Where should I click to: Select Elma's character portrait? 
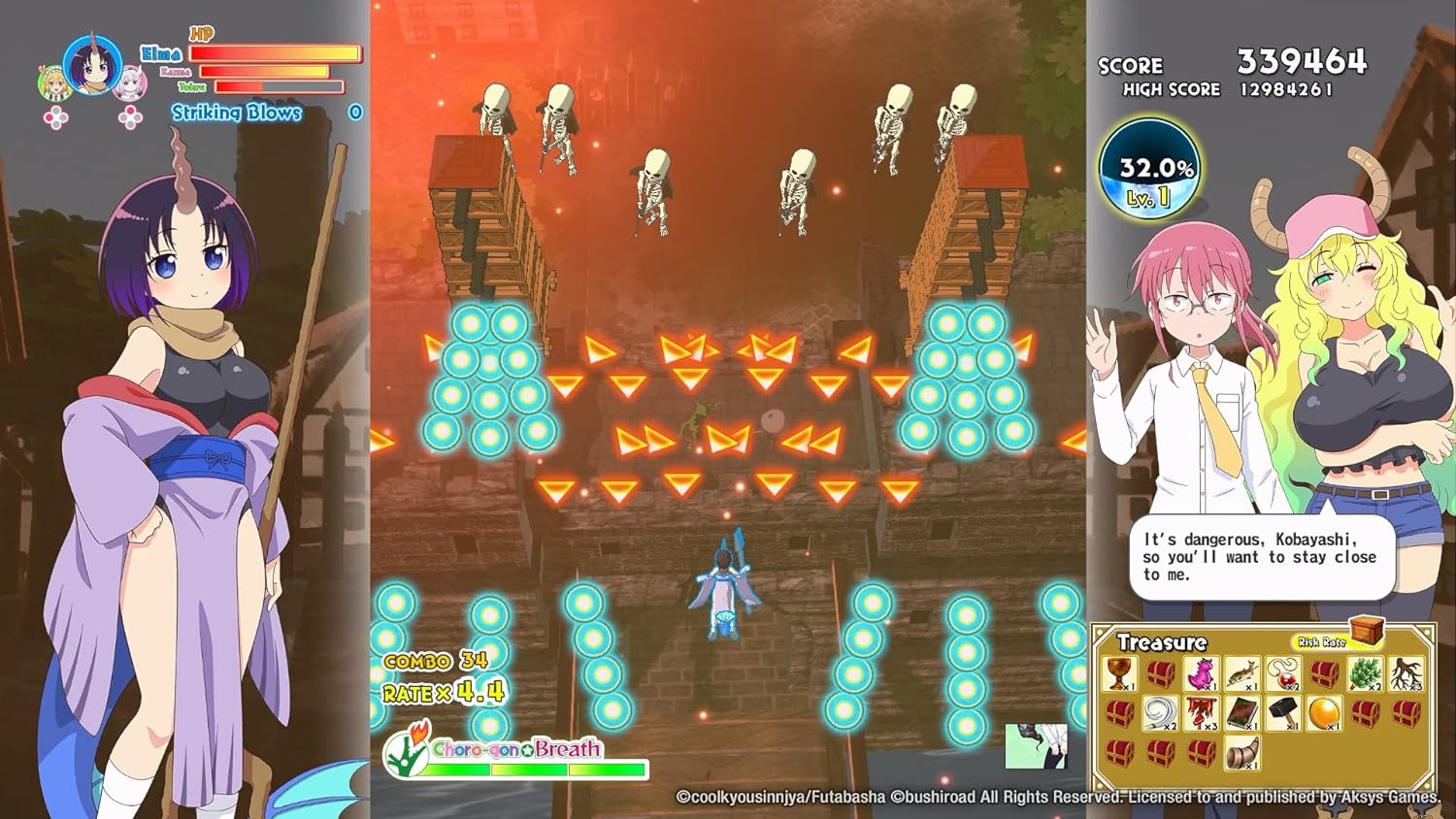[x=92, y=65]
